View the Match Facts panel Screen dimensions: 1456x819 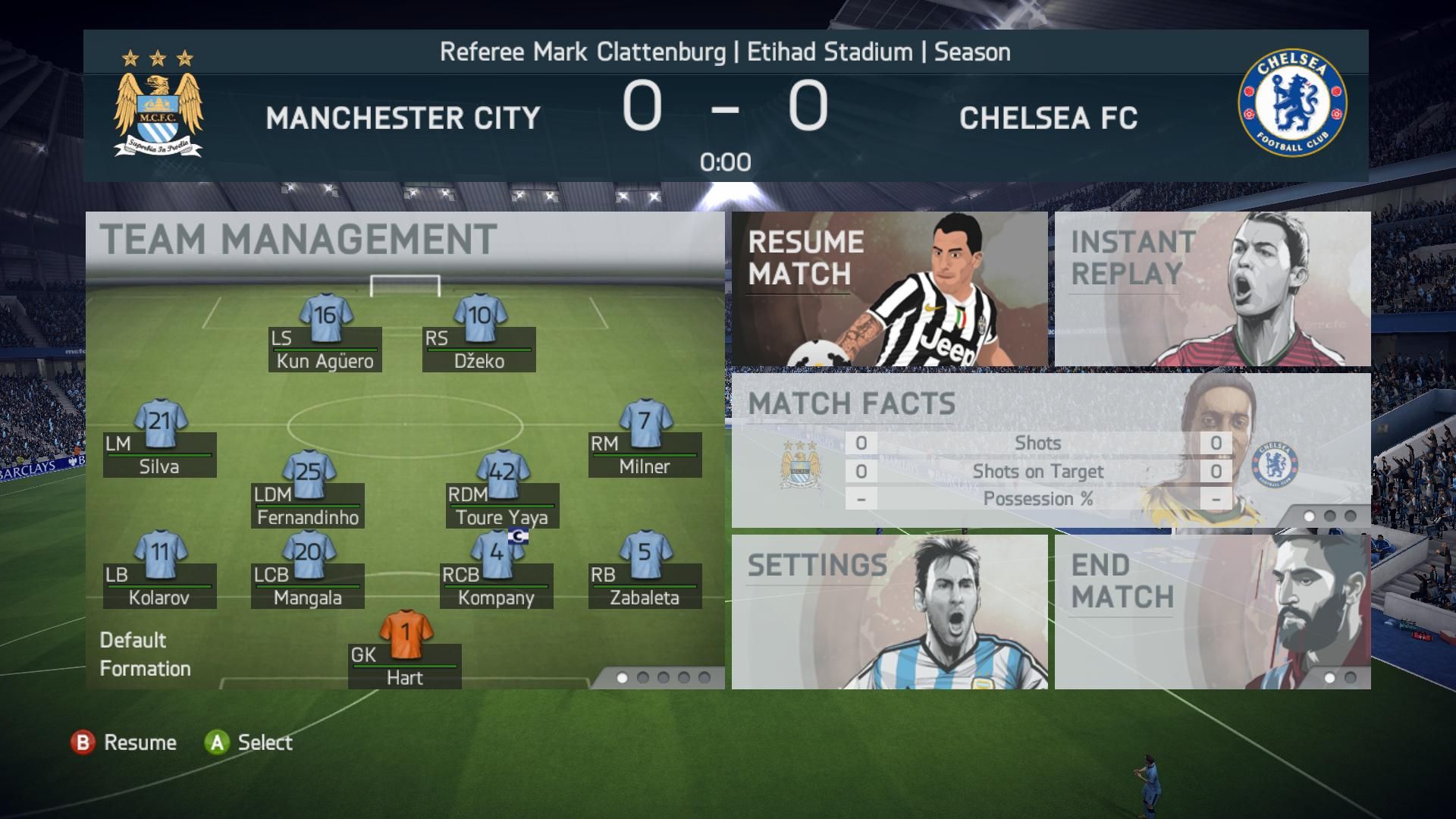coord(1050,450)
